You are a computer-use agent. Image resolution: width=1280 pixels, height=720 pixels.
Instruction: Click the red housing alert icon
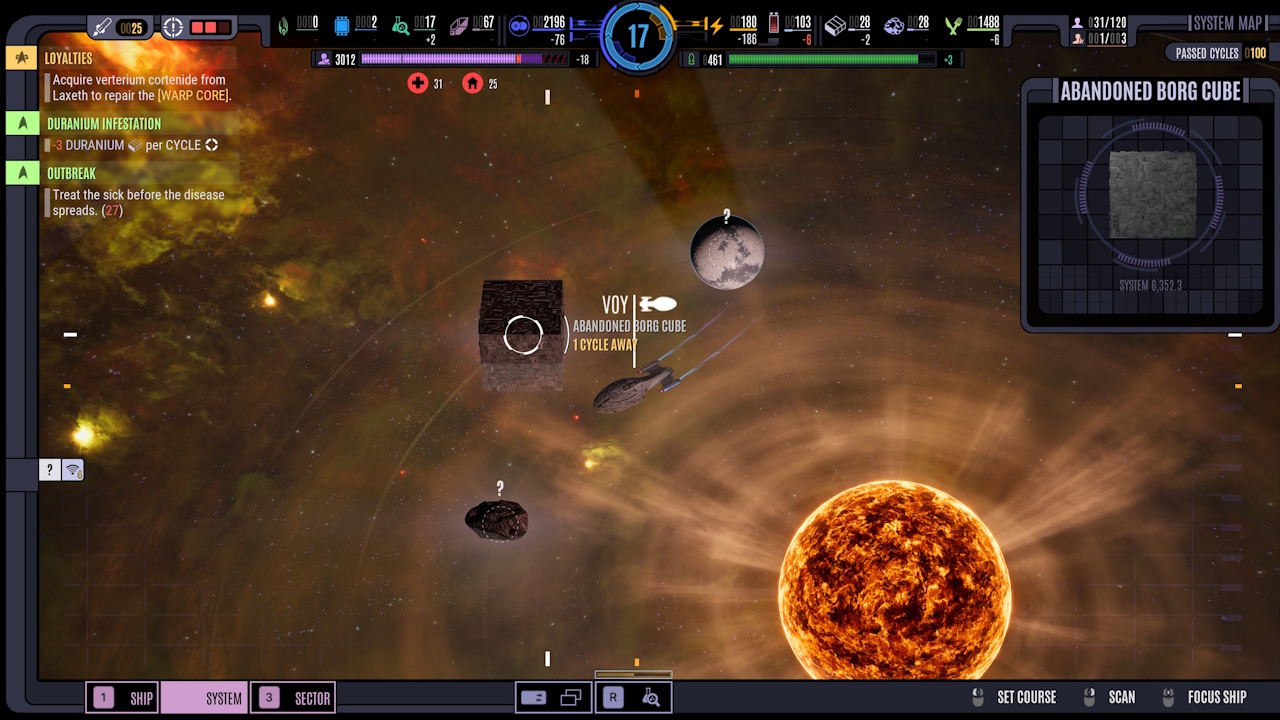472,84
